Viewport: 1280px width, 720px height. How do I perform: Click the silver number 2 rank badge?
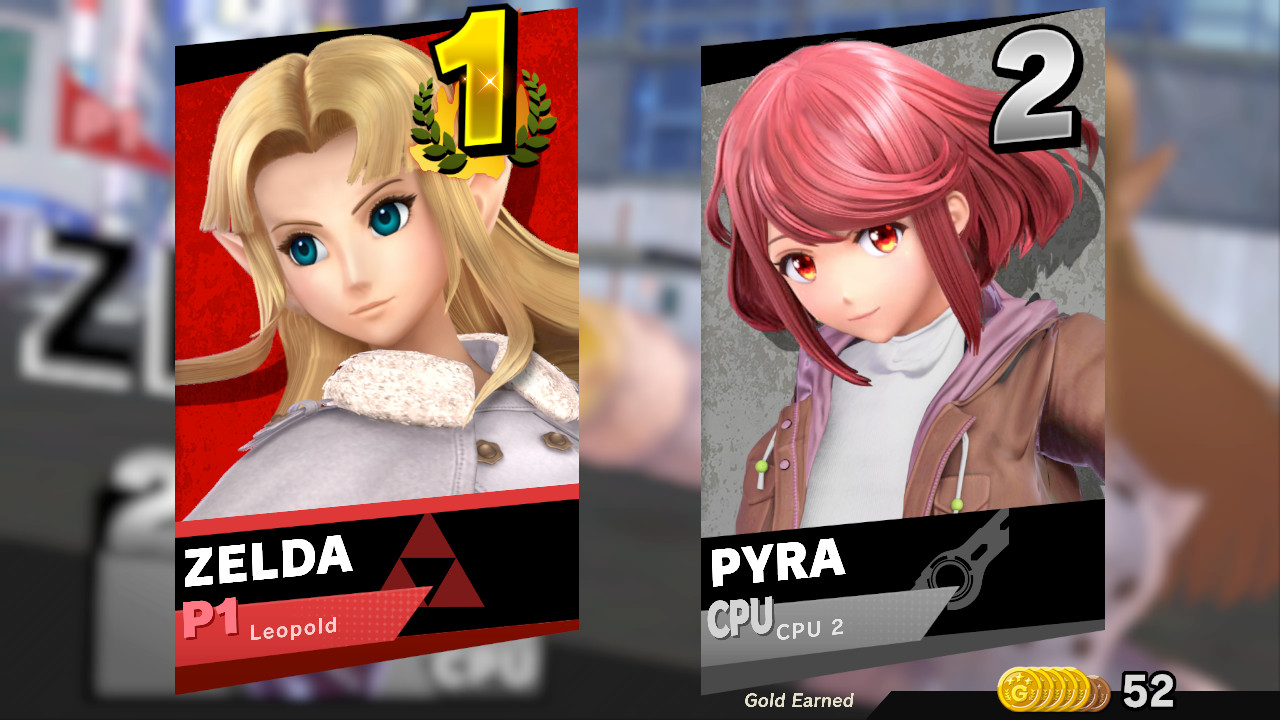1037,85
